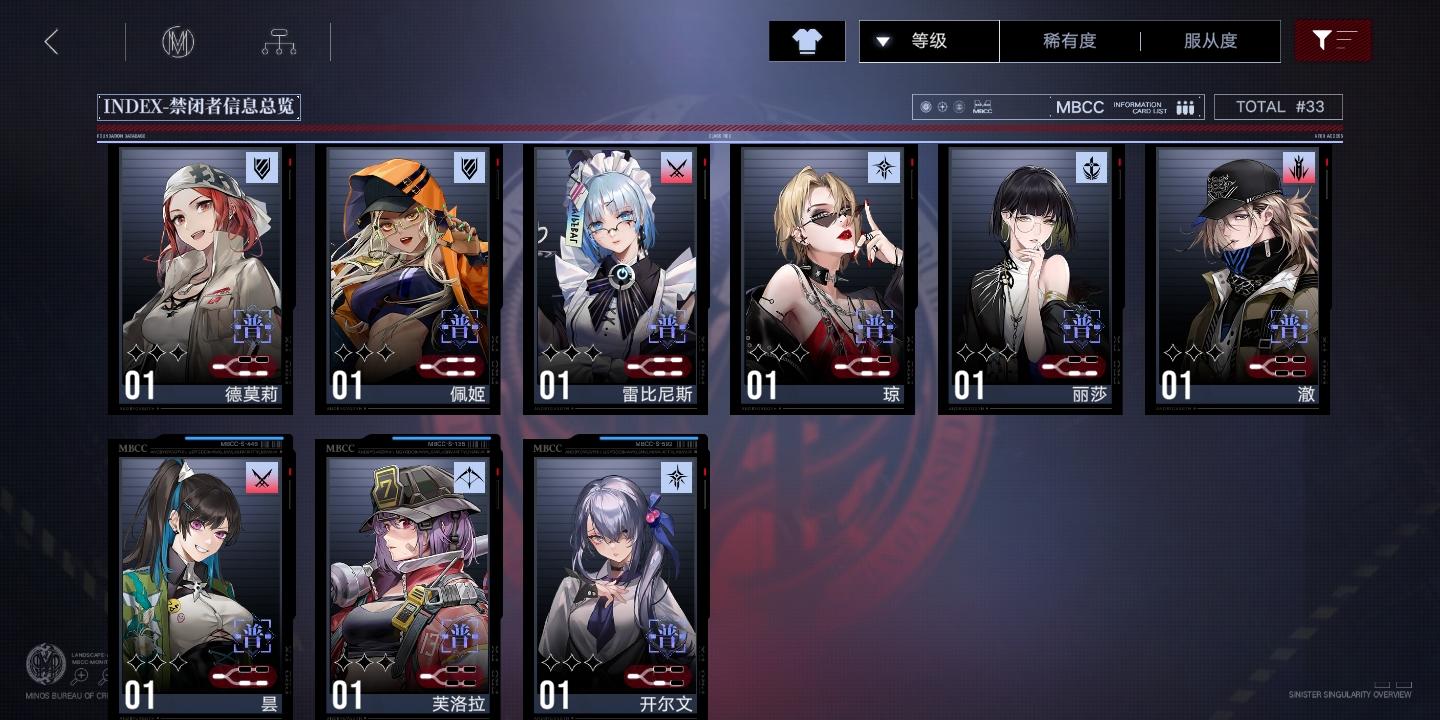Toggle the descending sort arrow beside 等级
1440x720 pixels.
[x=883, y=41]
